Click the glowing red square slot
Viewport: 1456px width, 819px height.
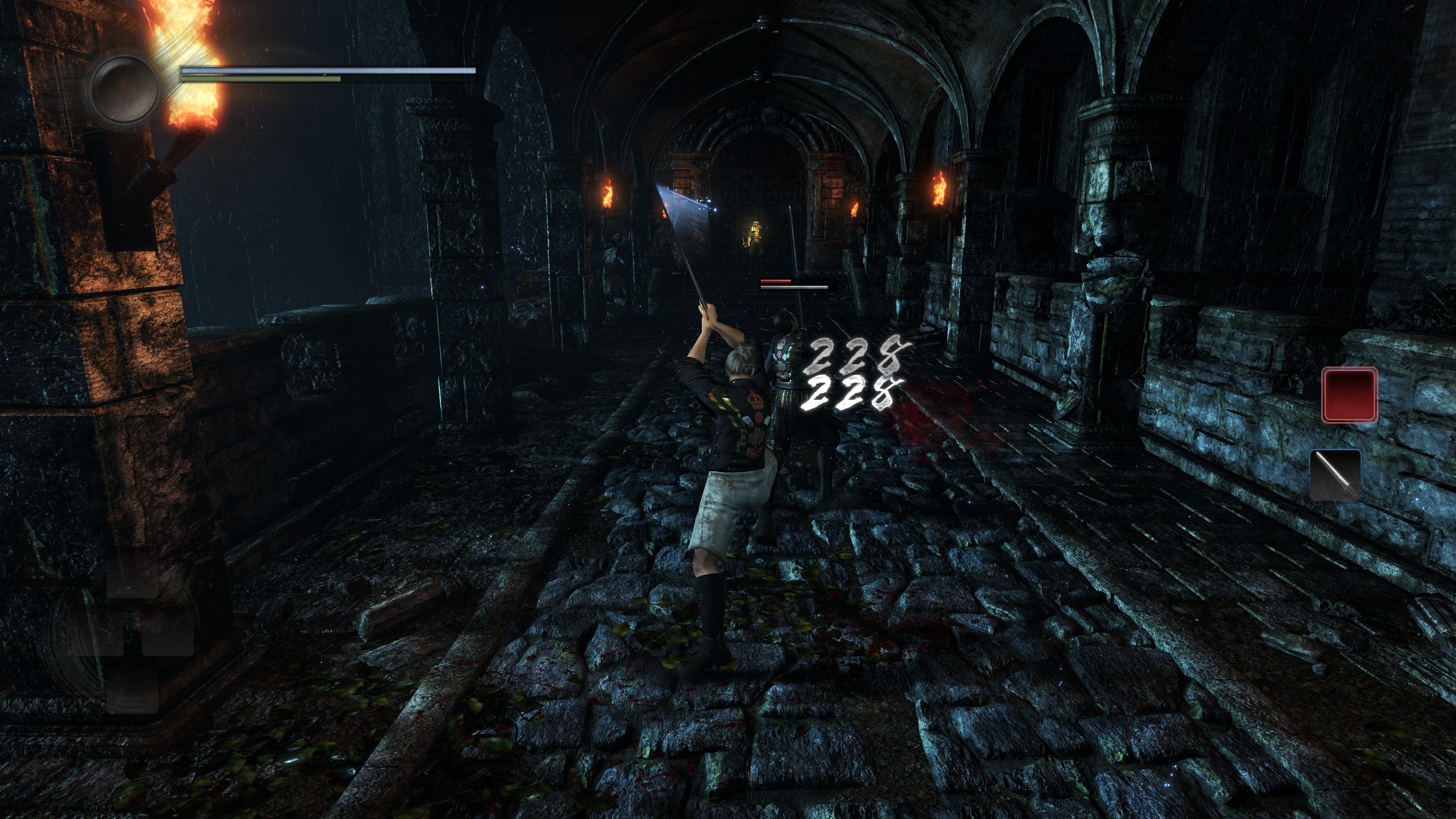click(x=1349, y=394)
